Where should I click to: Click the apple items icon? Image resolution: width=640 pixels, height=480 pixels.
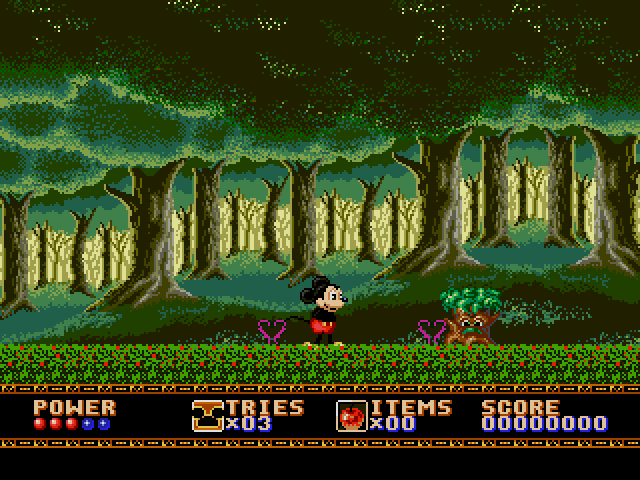pos(352,415)
